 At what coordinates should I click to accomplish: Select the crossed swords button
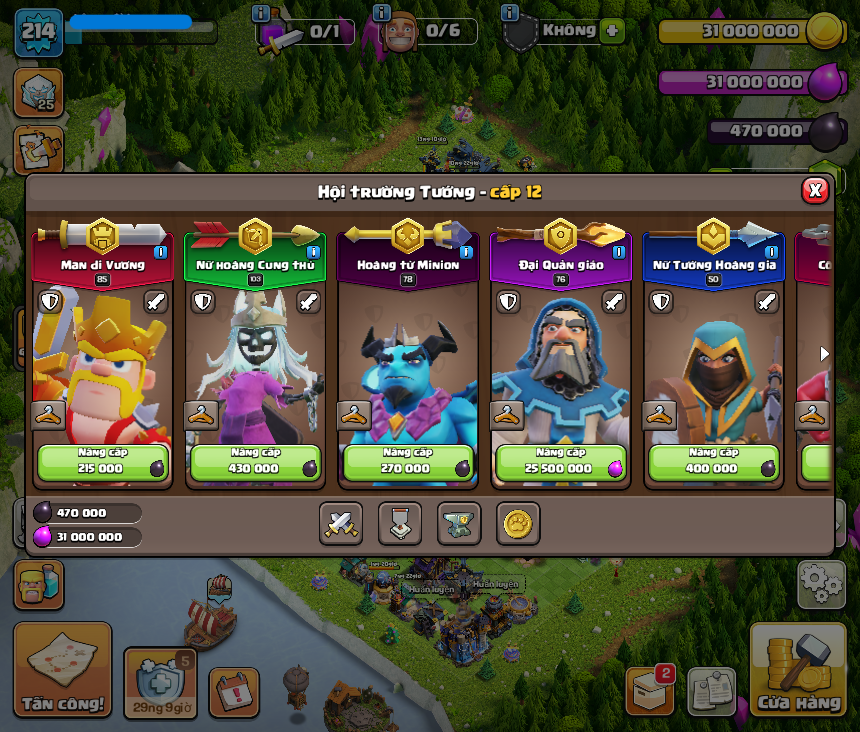[341, 523]
